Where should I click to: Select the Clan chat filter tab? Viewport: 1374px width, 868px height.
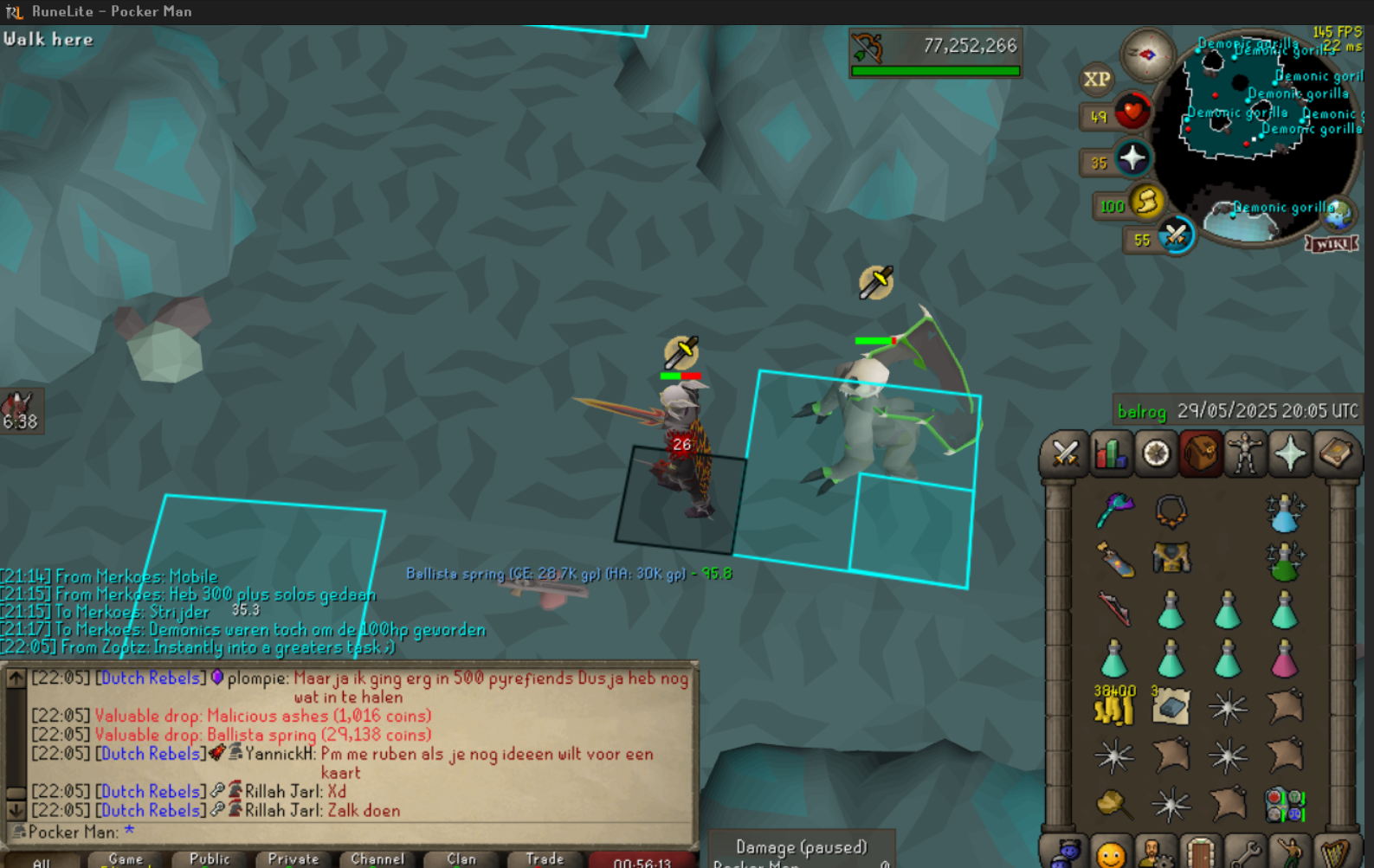(461, 859)
